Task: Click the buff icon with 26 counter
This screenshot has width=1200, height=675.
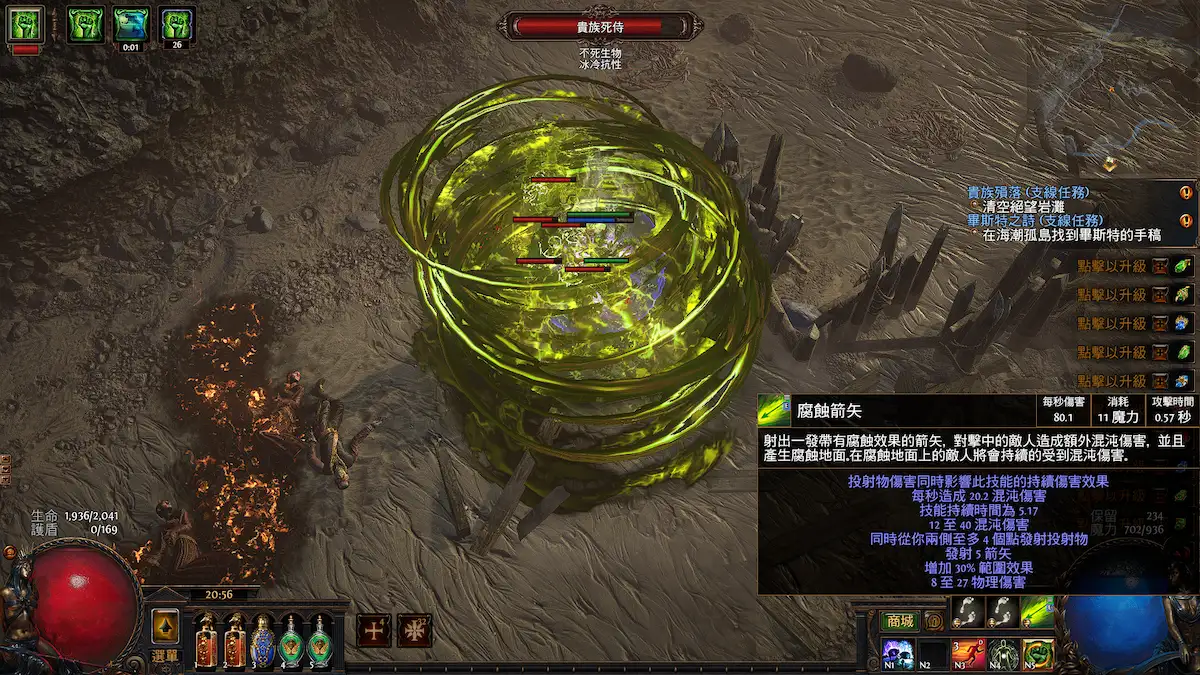Action: coord(176,22)
